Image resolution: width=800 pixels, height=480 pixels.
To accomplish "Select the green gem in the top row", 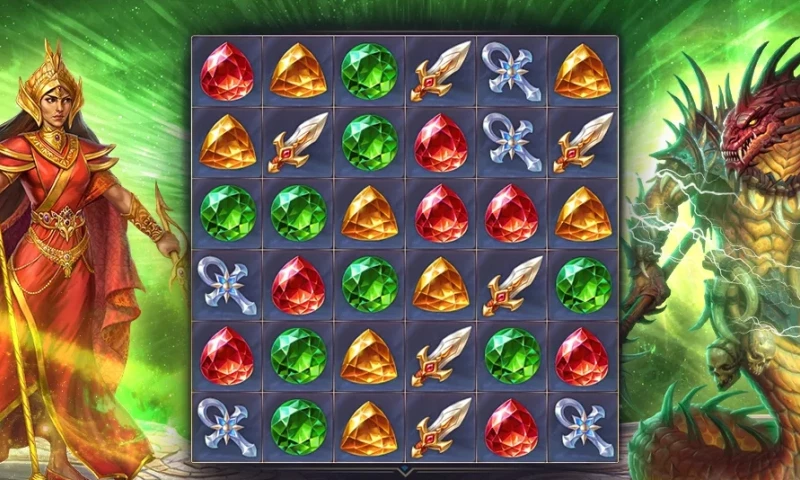I will click(369, 71).
